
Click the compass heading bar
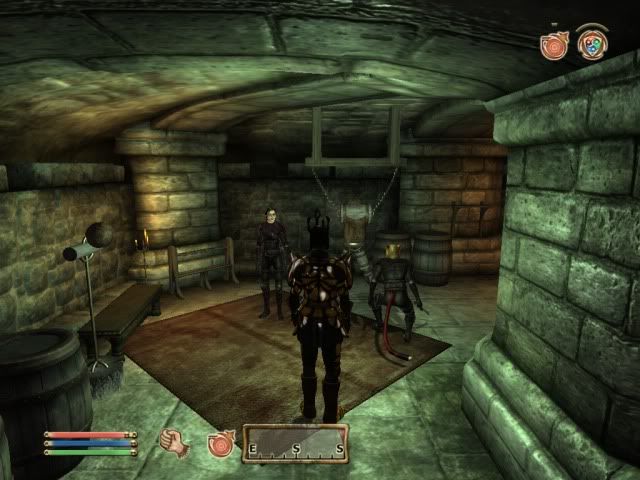[295, 444]
